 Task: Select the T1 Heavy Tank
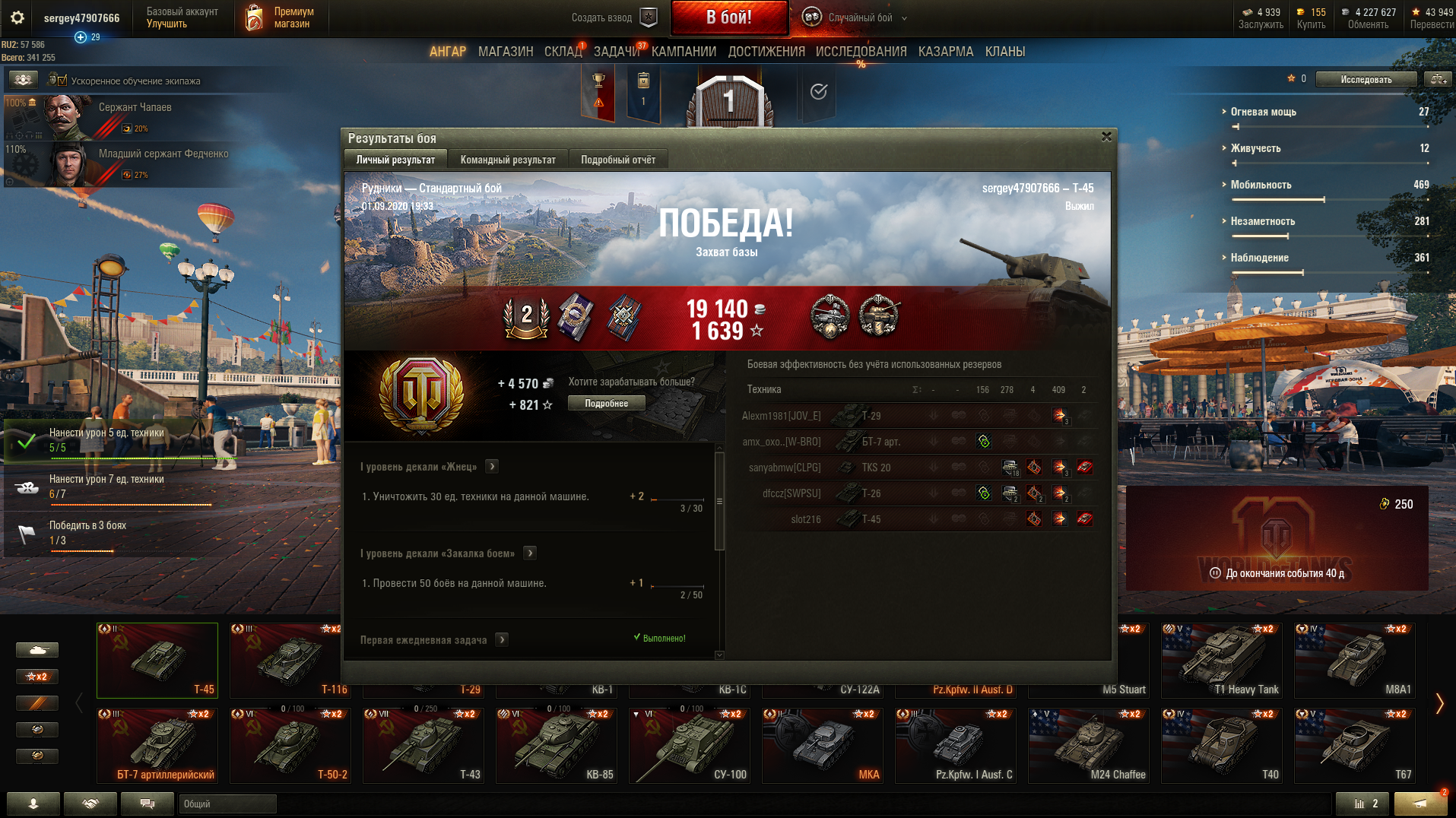[1222, 660]
